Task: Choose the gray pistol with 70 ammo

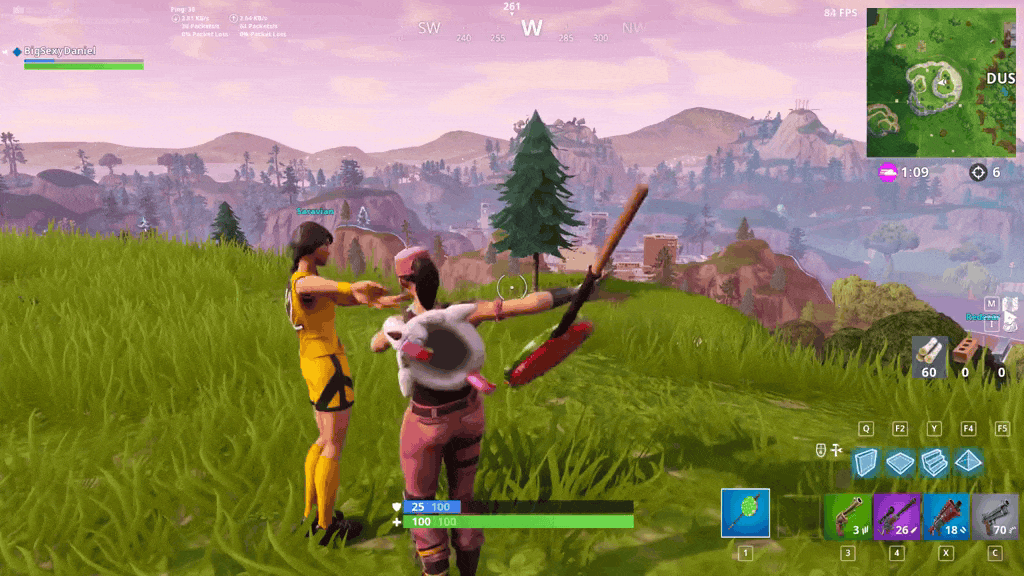Action: click(x=994, y=516)
